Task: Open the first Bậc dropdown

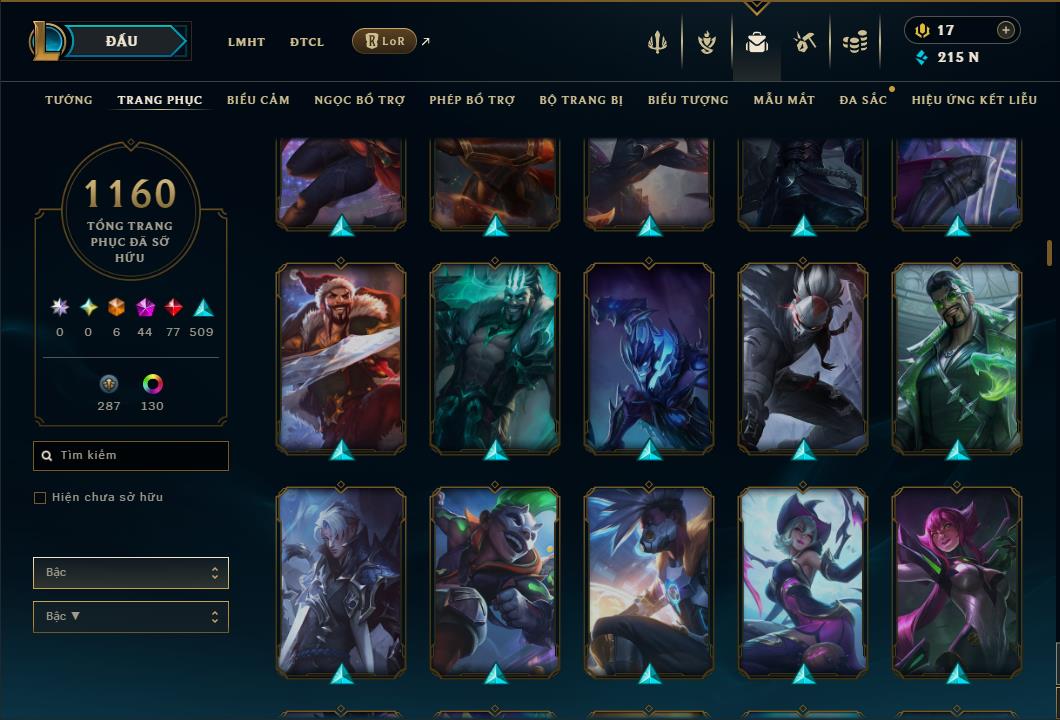Action: click(131, 573)
